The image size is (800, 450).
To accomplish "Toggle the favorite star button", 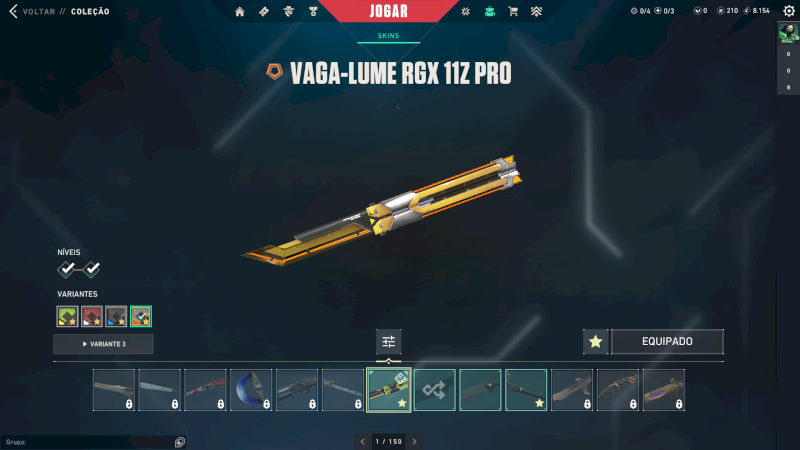I will 596,342.
